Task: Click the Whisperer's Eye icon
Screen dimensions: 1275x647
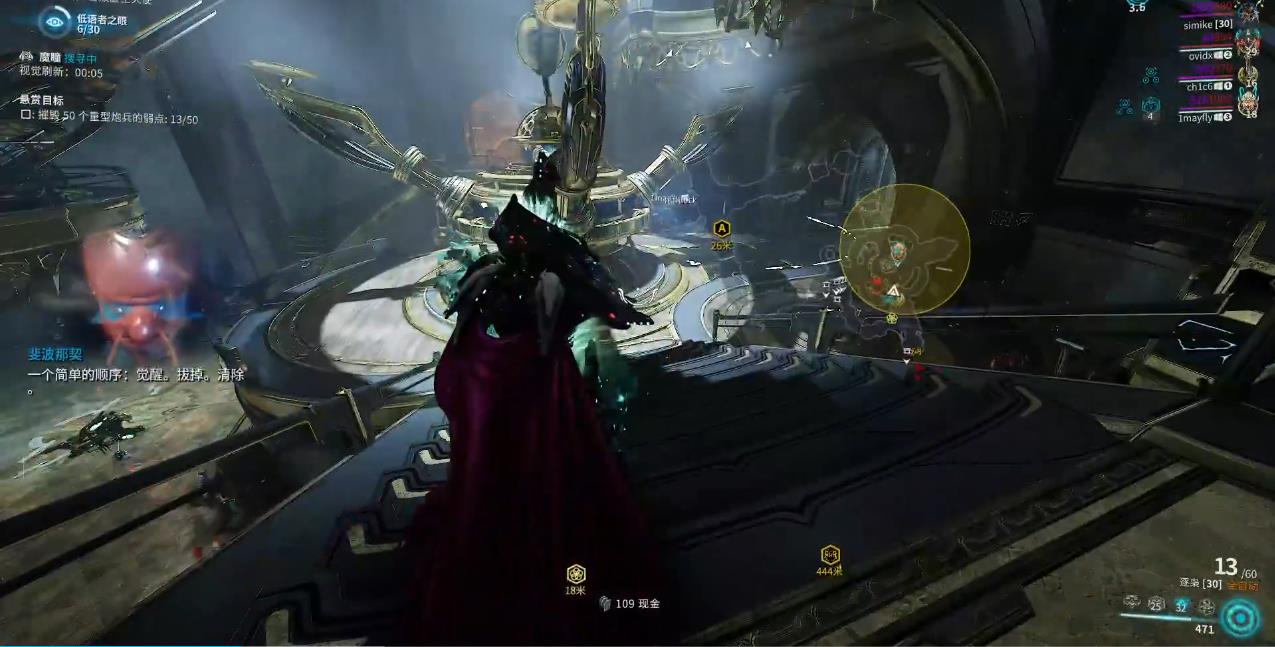Action: tap(54, 21)
